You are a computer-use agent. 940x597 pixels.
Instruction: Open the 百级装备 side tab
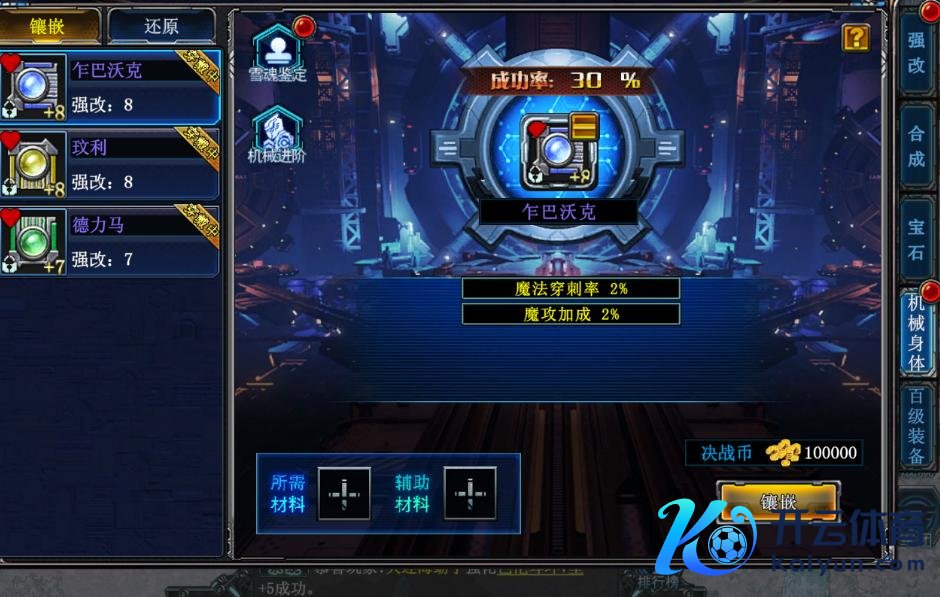[x=916, y=425]
